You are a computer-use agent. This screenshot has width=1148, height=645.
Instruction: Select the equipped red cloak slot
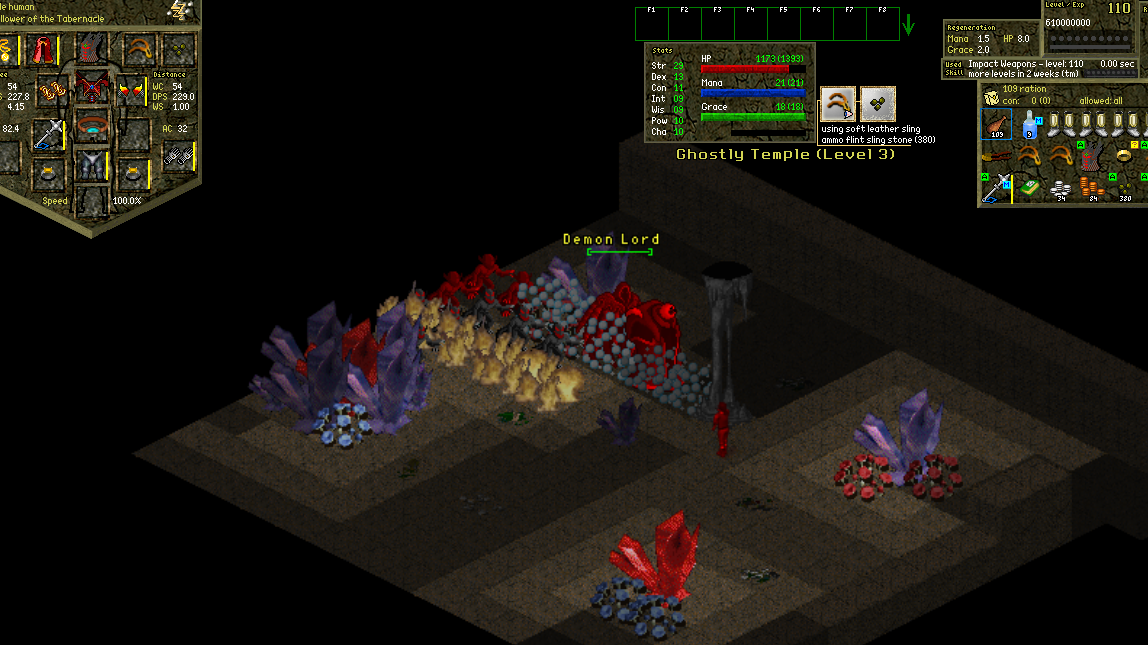coord(42,48)
